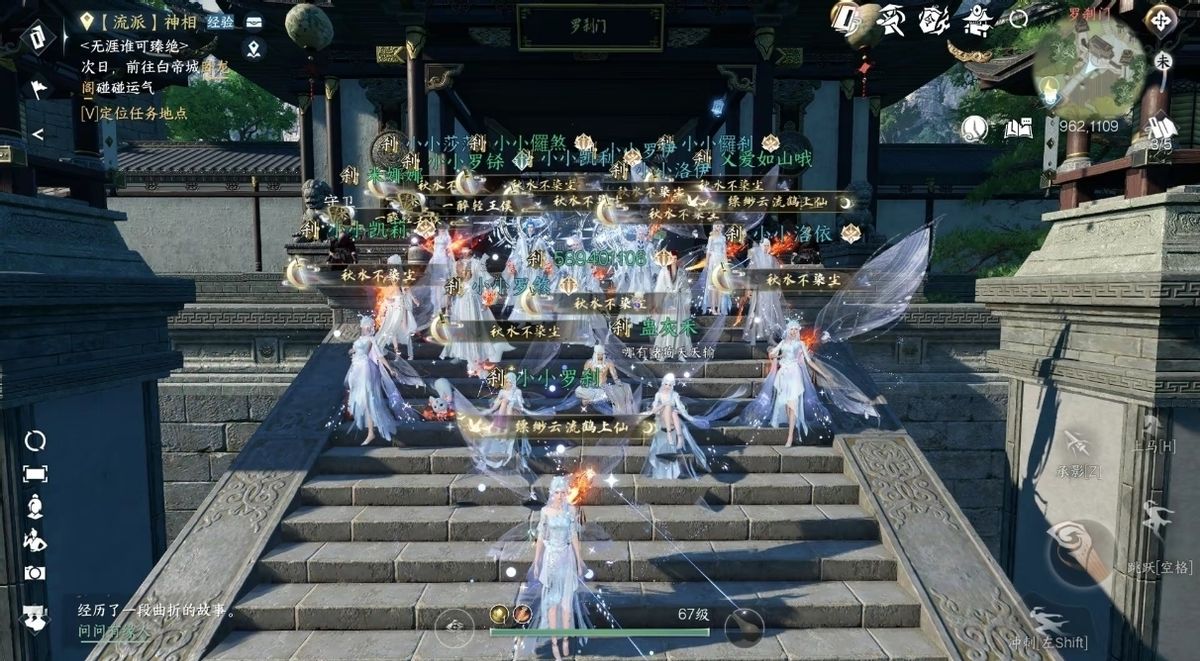Open the book with speech bubble icon
Viewport: 1200px width, 661px height.
pos(1017,127)
